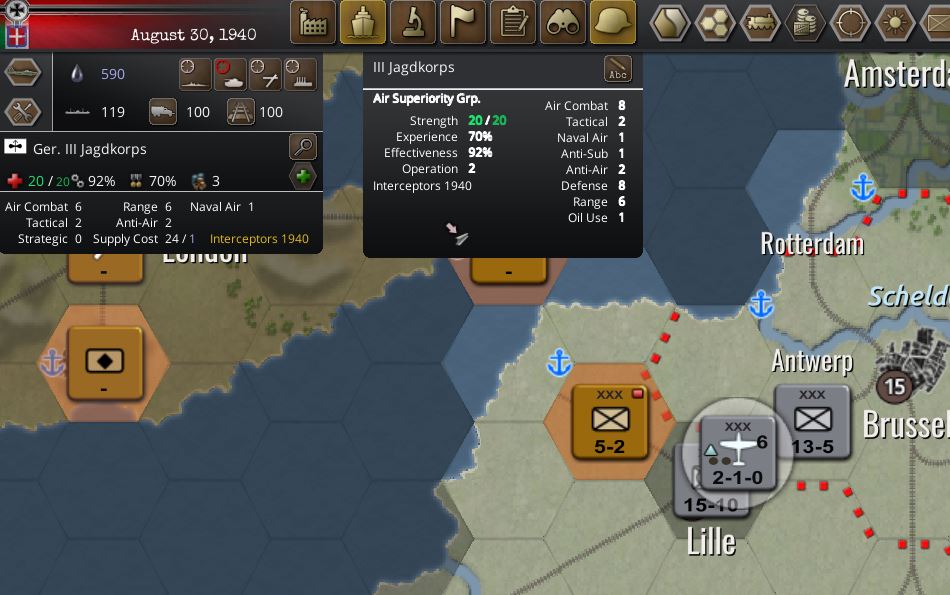The image size is (950, 595).
Task: Select the tank target mode icon
Action: pos(231,73)
